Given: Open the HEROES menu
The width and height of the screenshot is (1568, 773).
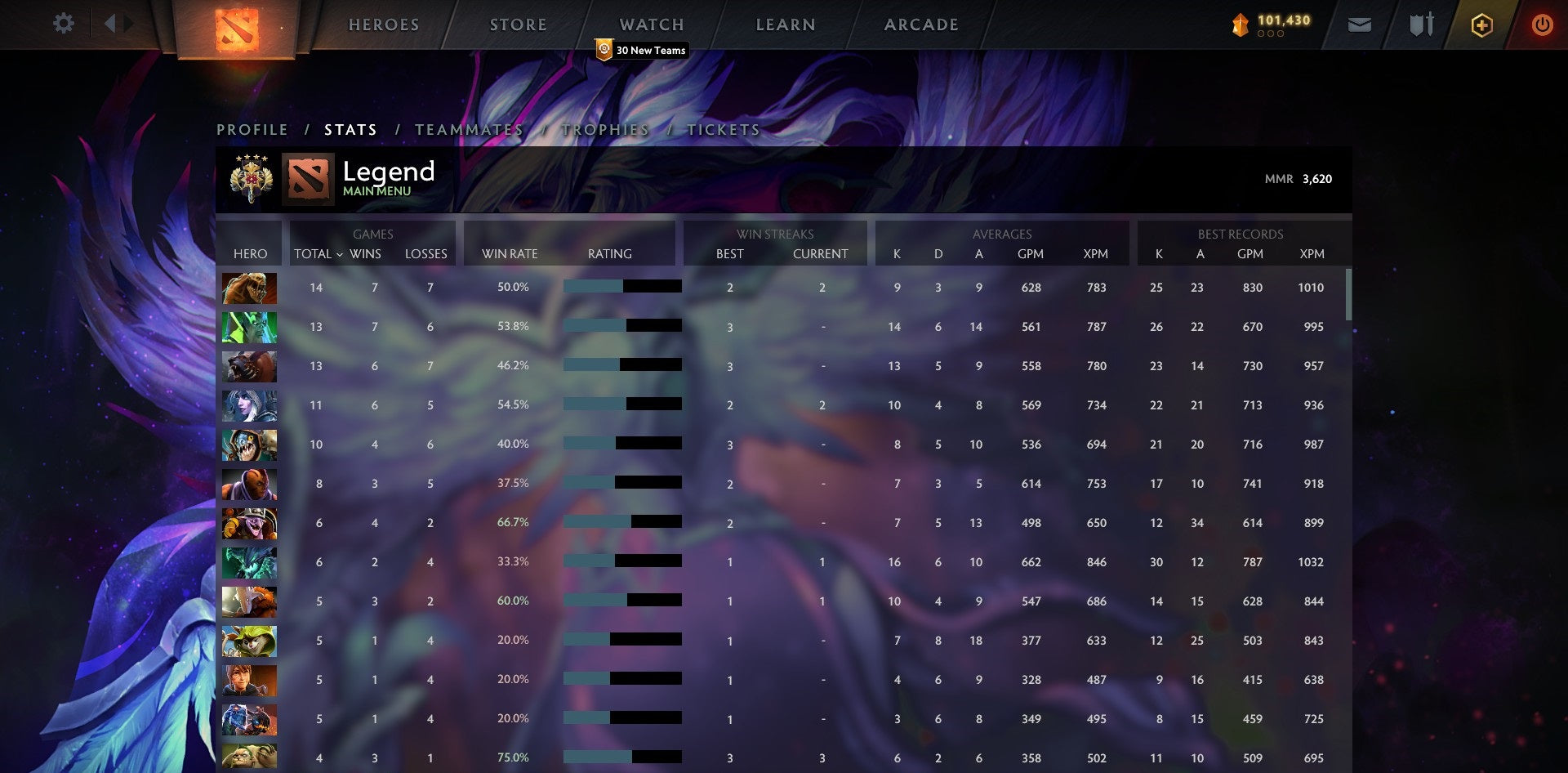Looking at the screenshot, I should click(x=384, y=24).
